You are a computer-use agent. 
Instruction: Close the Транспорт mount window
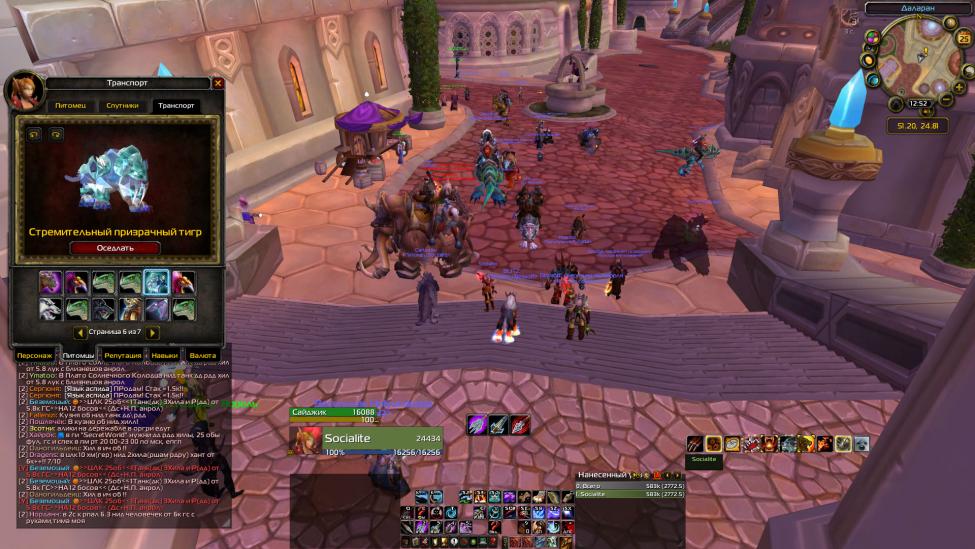(218, 83)
